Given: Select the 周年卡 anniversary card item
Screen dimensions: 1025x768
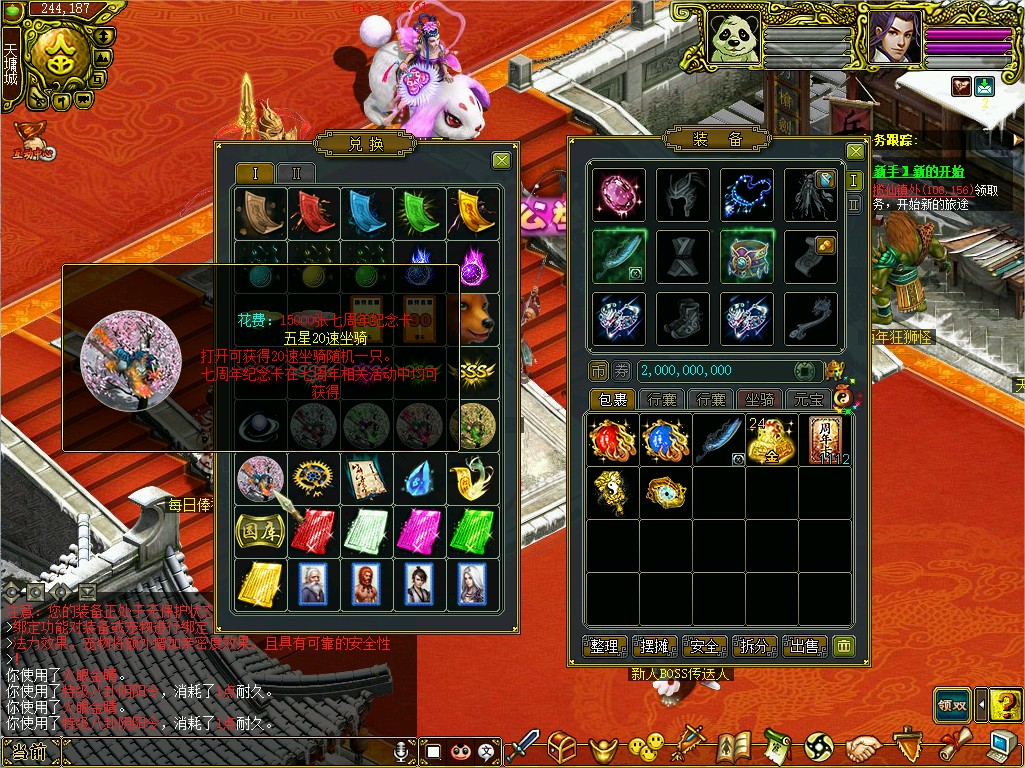Looking at the screenshot, I should pos(826,439).
